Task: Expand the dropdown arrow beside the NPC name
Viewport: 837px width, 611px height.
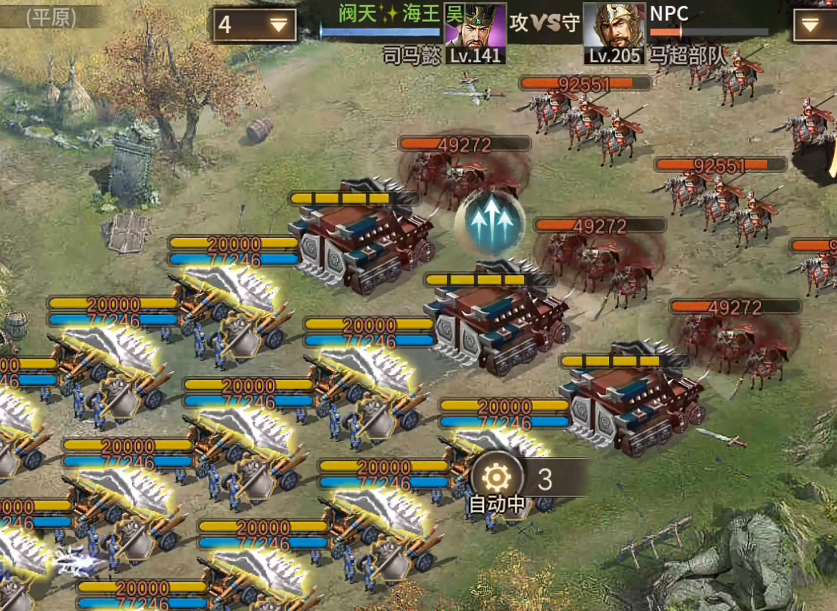Action: (x=810, y=26)
